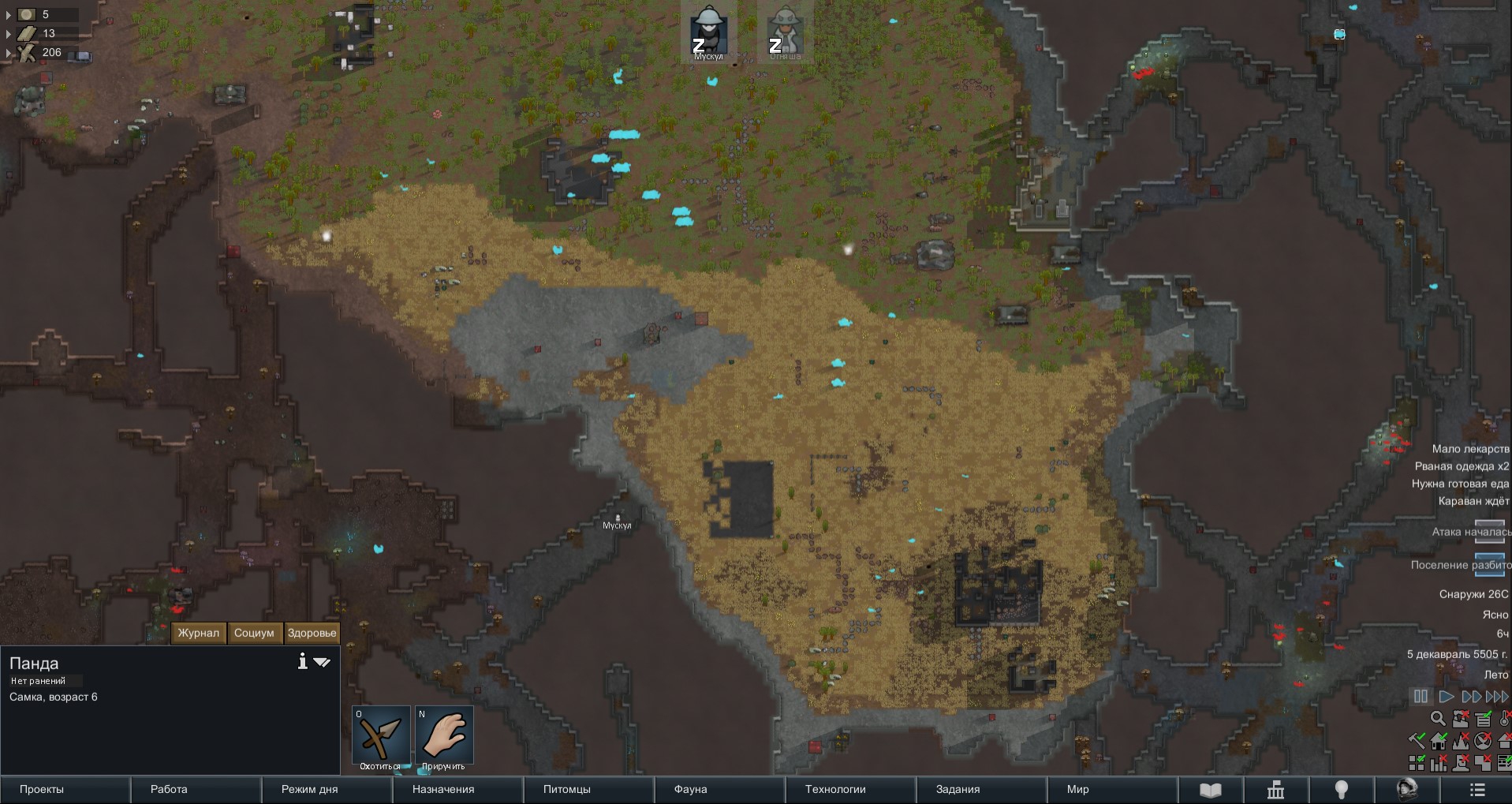1512x804 pixels.
Task: Open the main menu list icon
Action: 1477,789
